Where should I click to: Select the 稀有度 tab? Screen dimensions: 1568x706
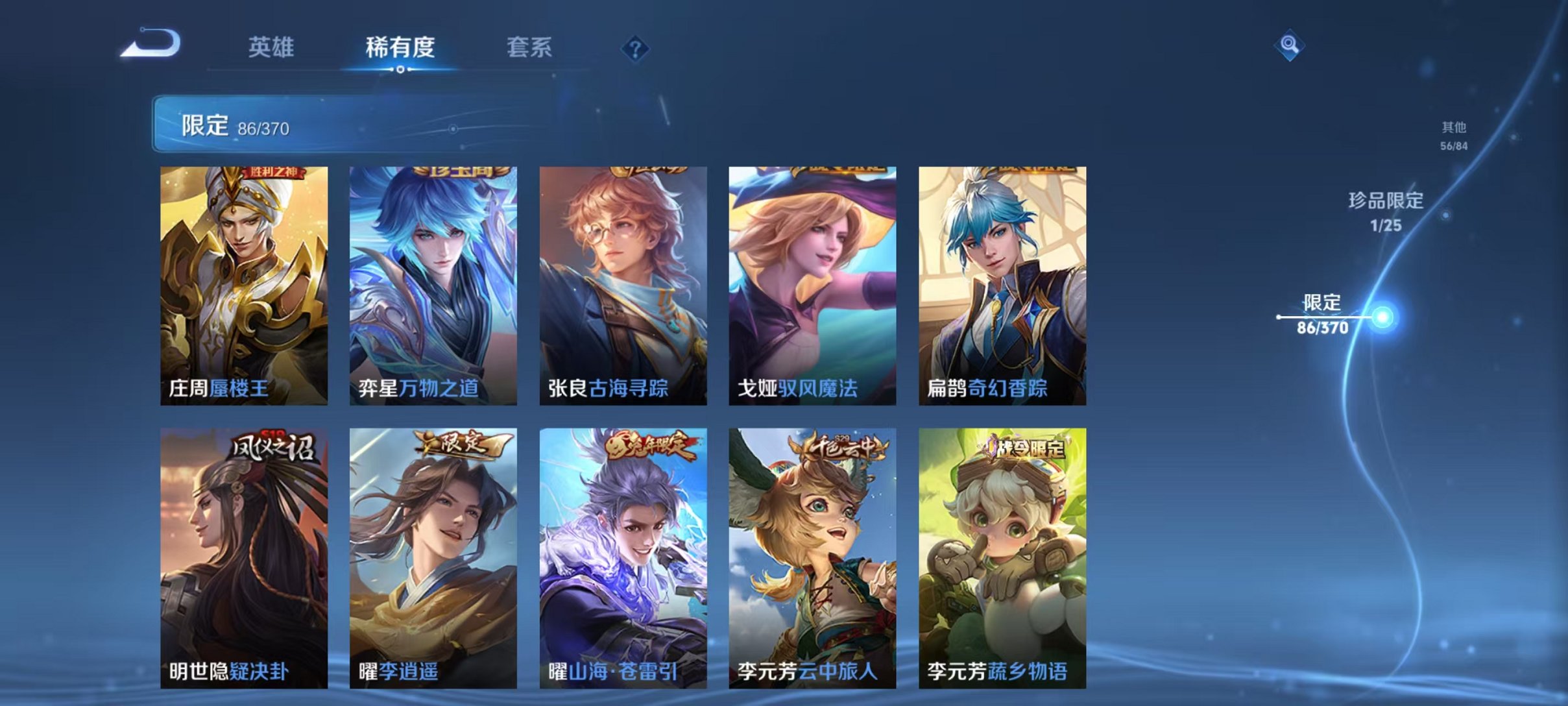tap(400, 47)
